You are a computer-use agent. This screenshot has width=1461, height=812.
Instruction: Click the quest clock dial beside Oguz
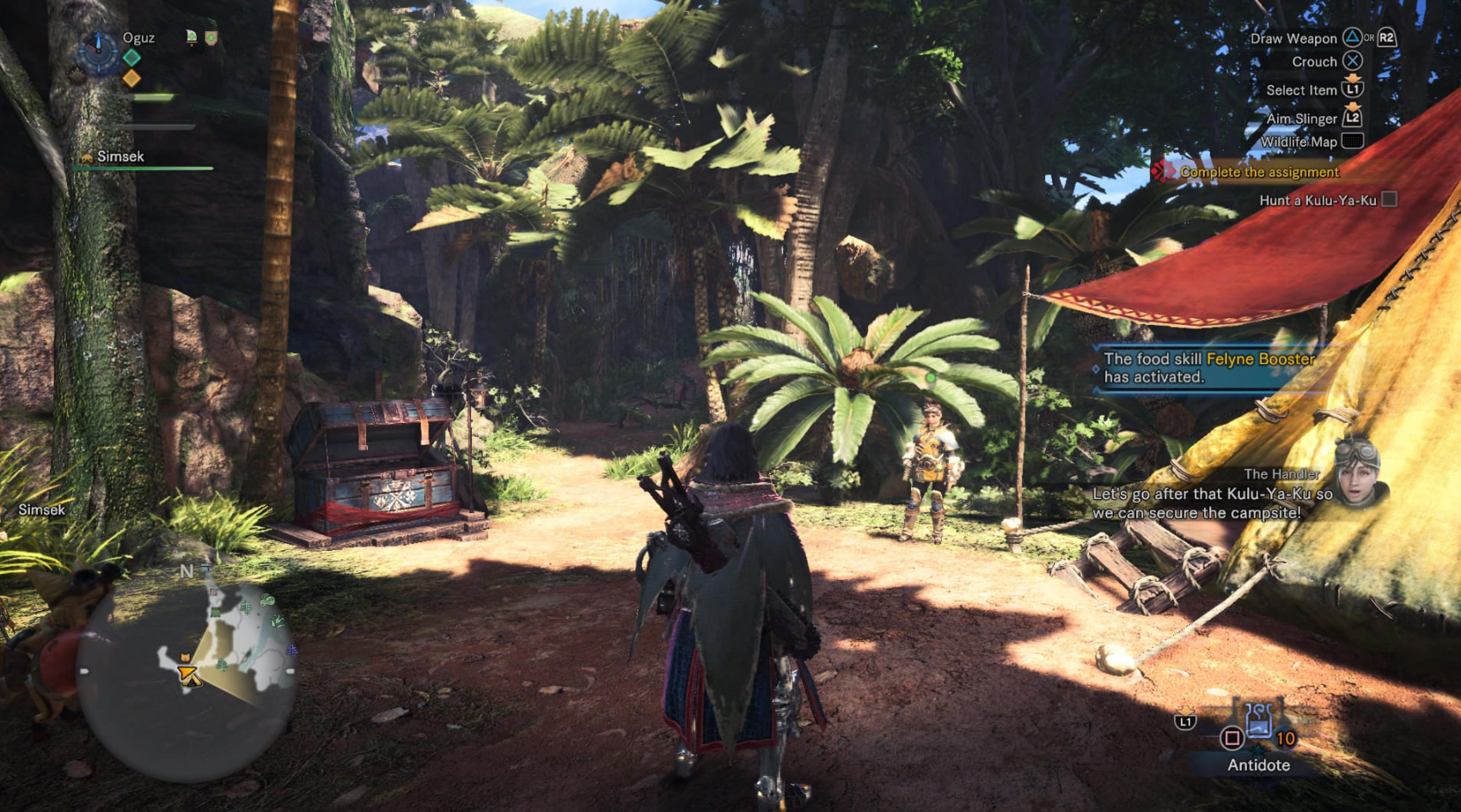click(x=98, y=50)
